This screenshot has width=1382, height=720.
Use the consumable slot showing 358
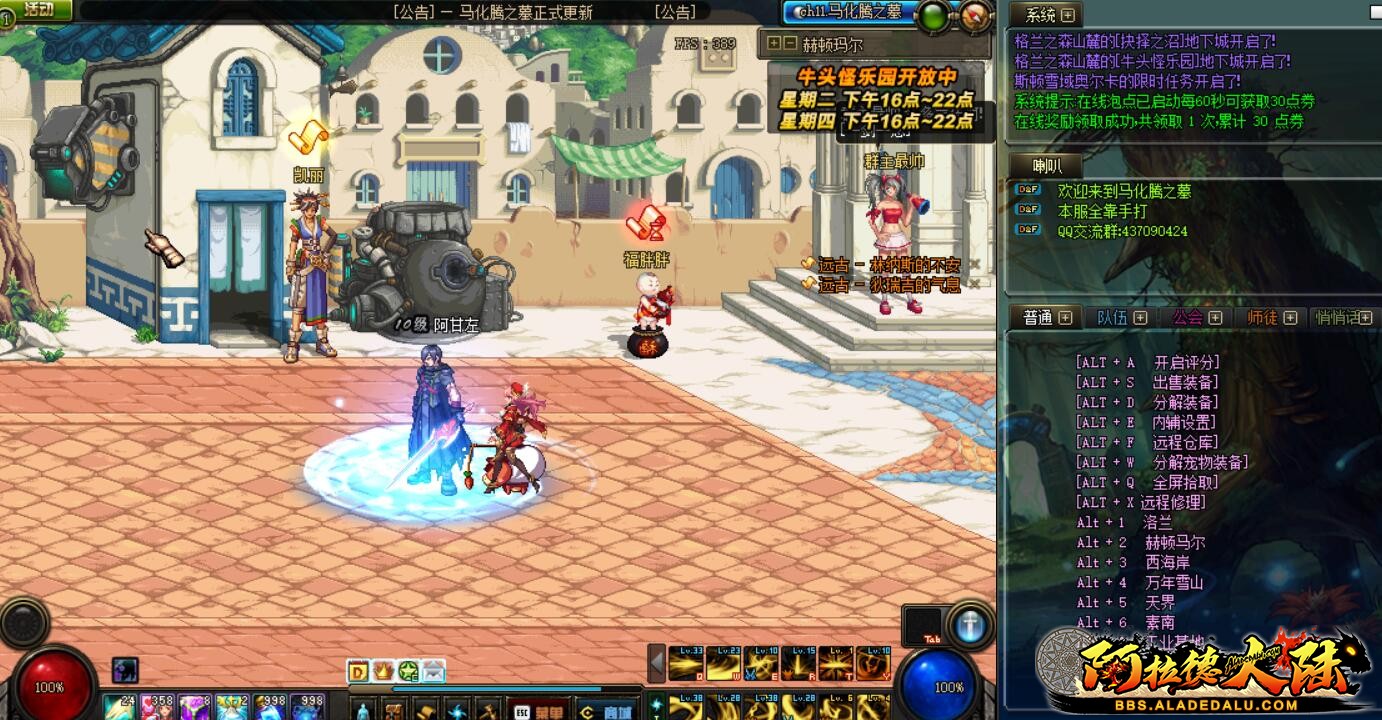(x=156, y=706)
